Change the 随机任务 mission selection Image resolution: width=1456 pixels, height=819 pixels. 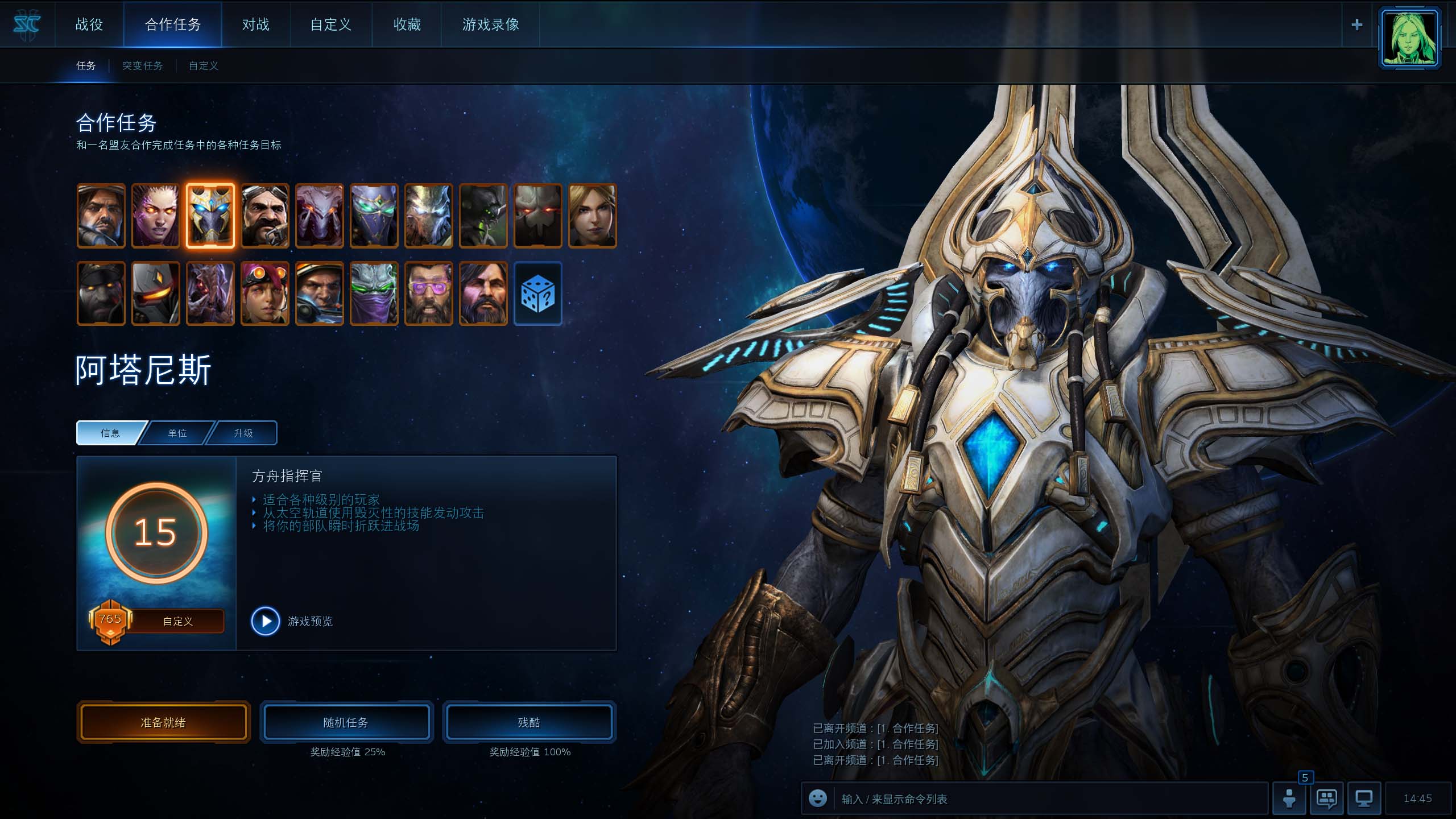(346, 722)
